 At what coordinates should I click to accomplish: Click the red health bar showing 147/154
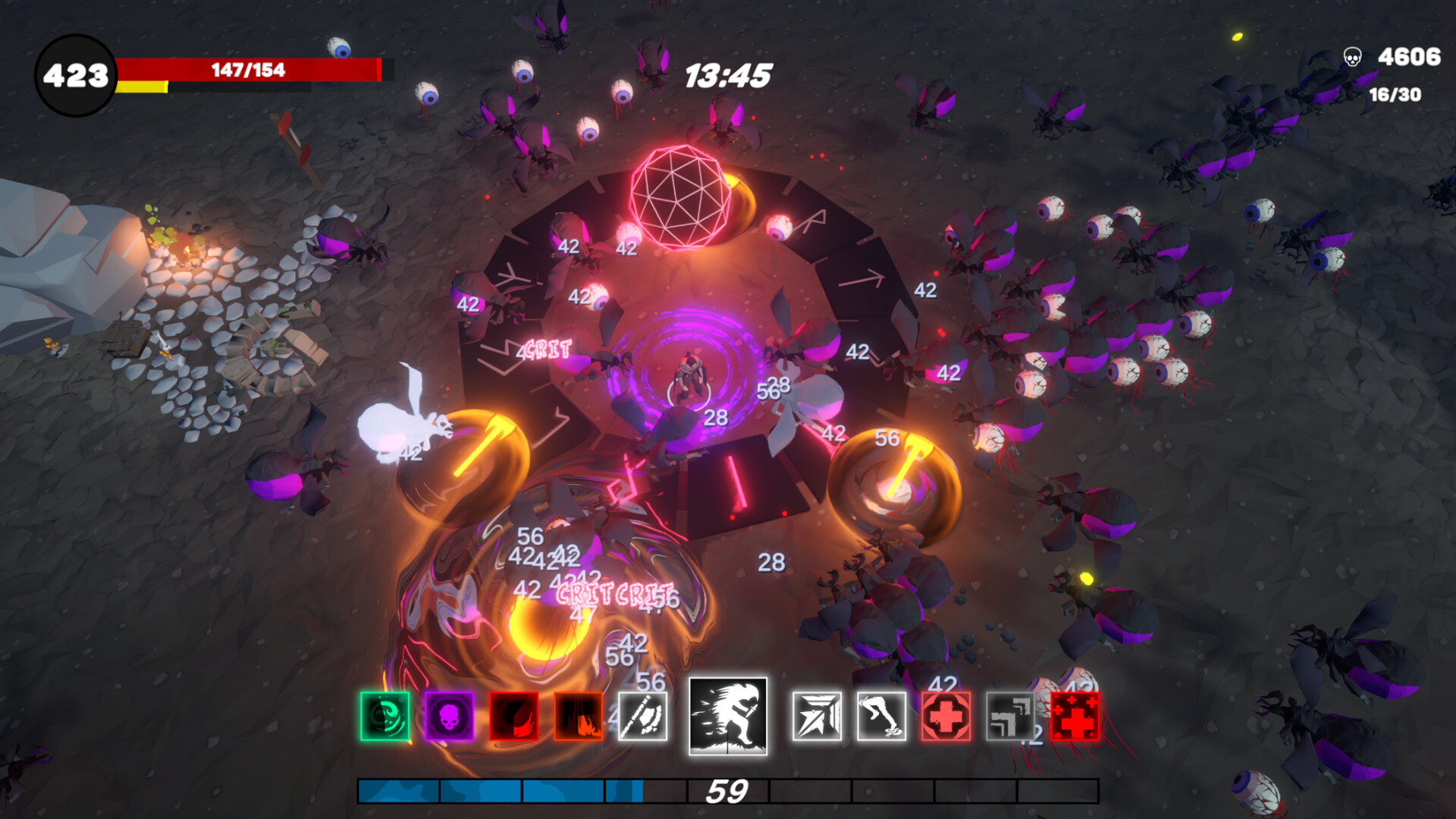click(x=250, y=70)
